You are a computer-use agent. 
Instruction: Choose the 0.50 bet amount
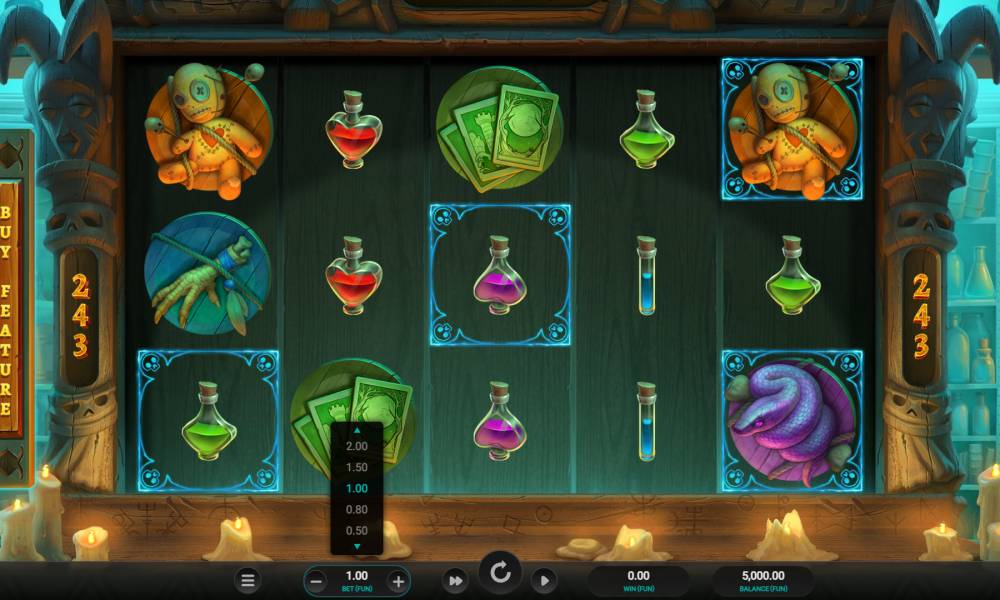point(356,530)
